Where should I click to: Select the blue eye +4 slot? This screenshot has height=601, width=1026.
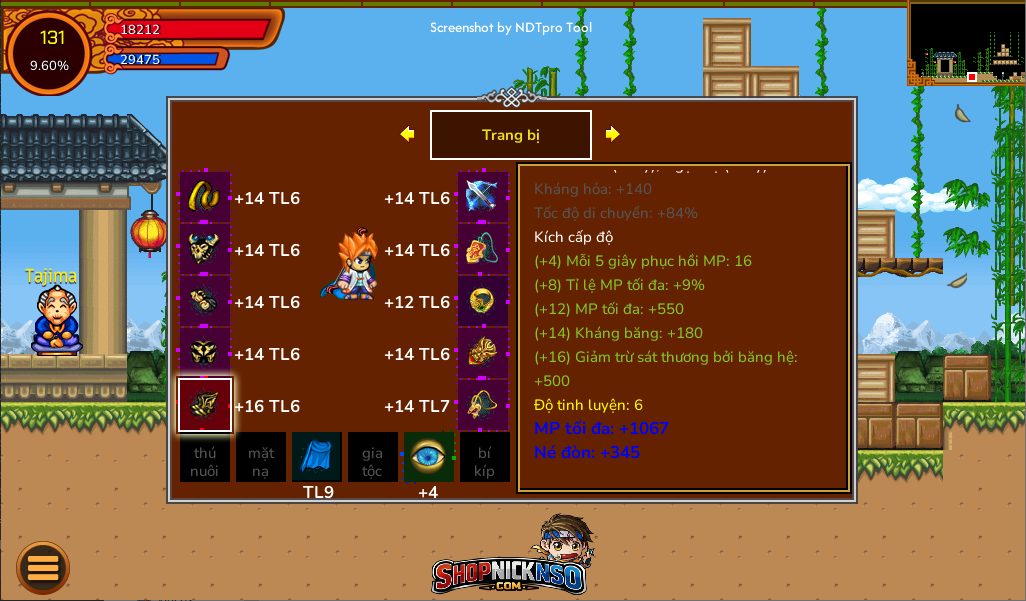(x=428, y=457)
